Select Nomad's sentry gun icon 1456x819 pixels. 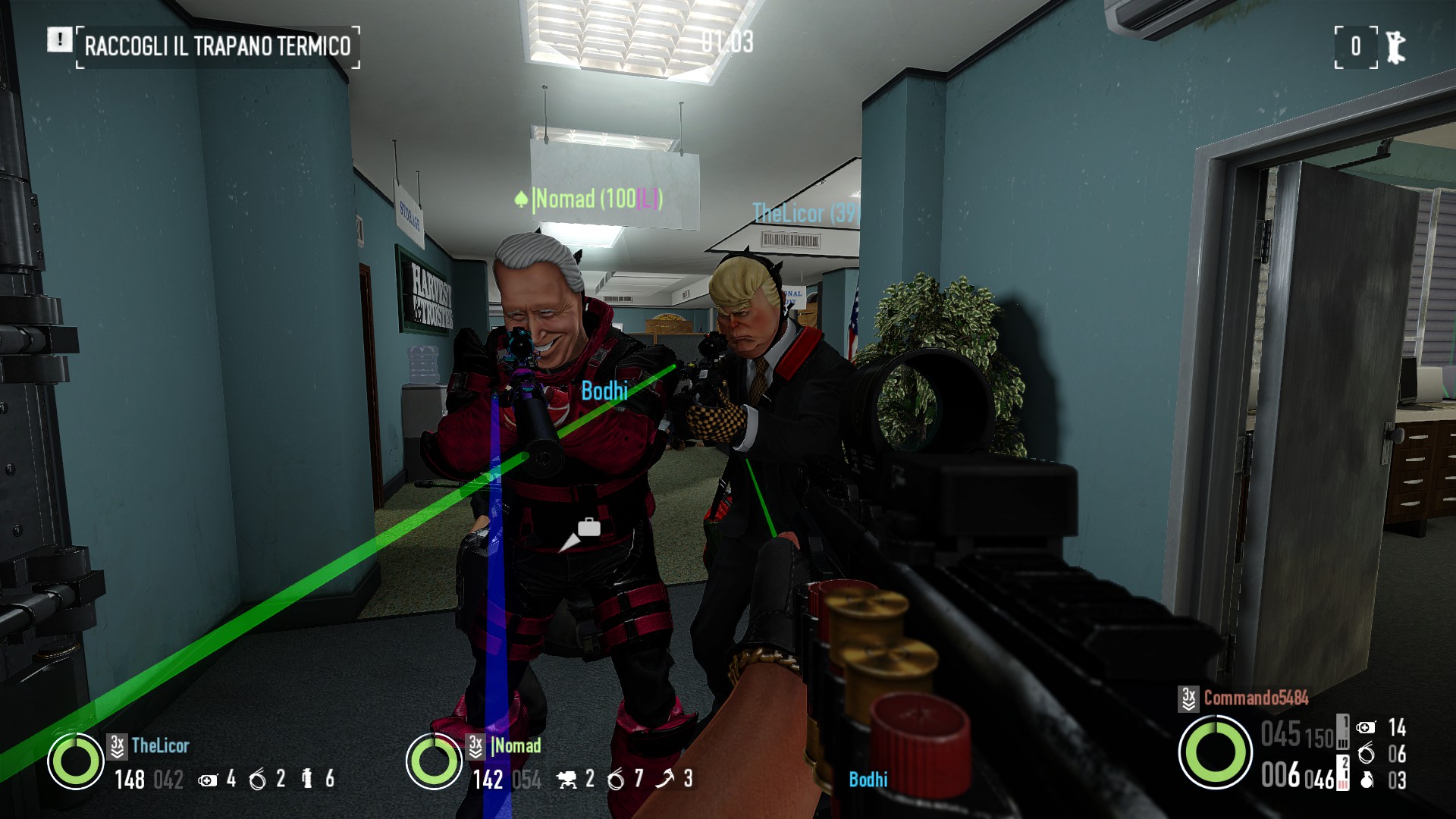tap(566, 780)
